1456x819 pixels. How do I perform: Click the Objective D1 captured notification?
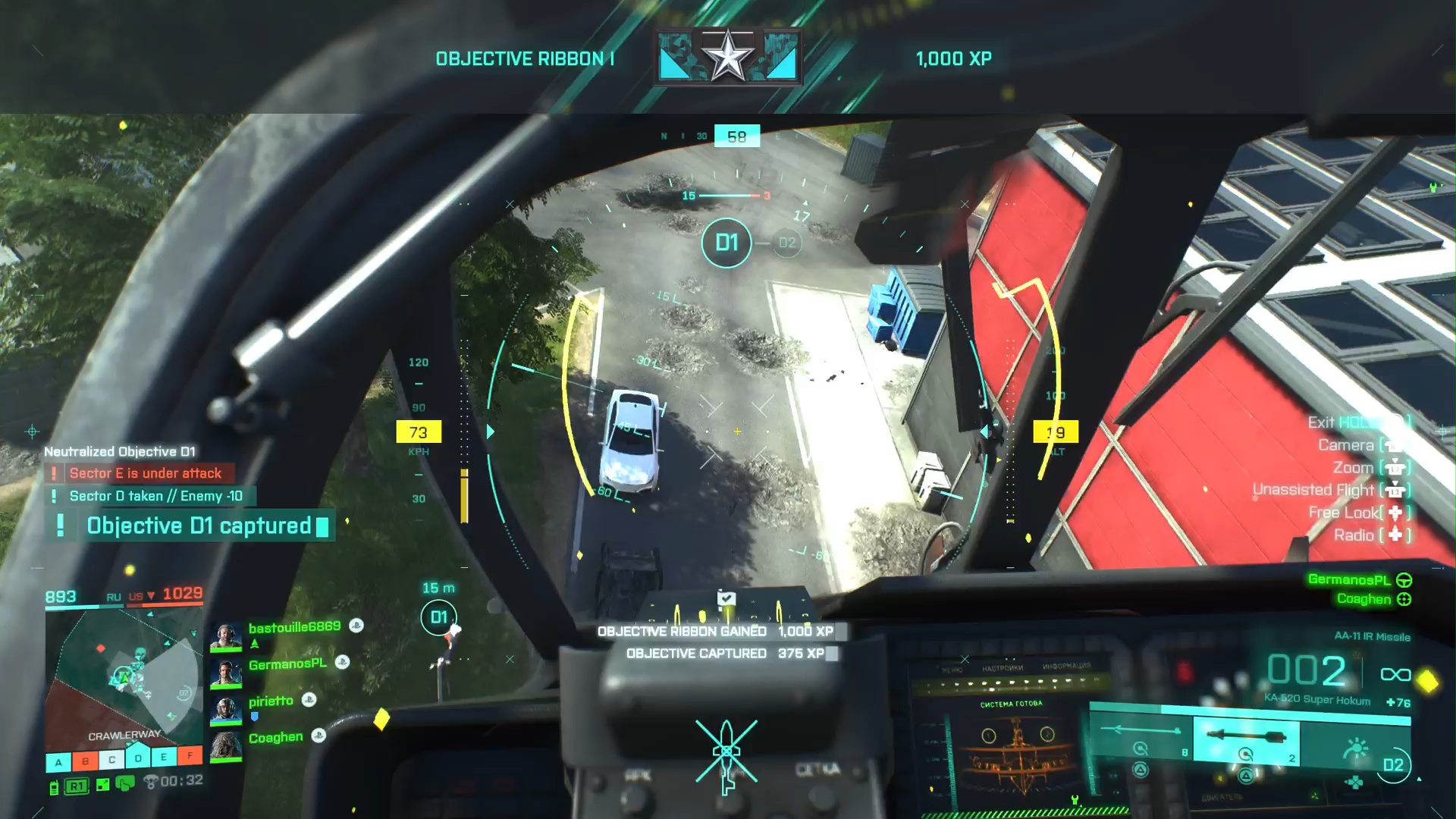tap(199, 526)
